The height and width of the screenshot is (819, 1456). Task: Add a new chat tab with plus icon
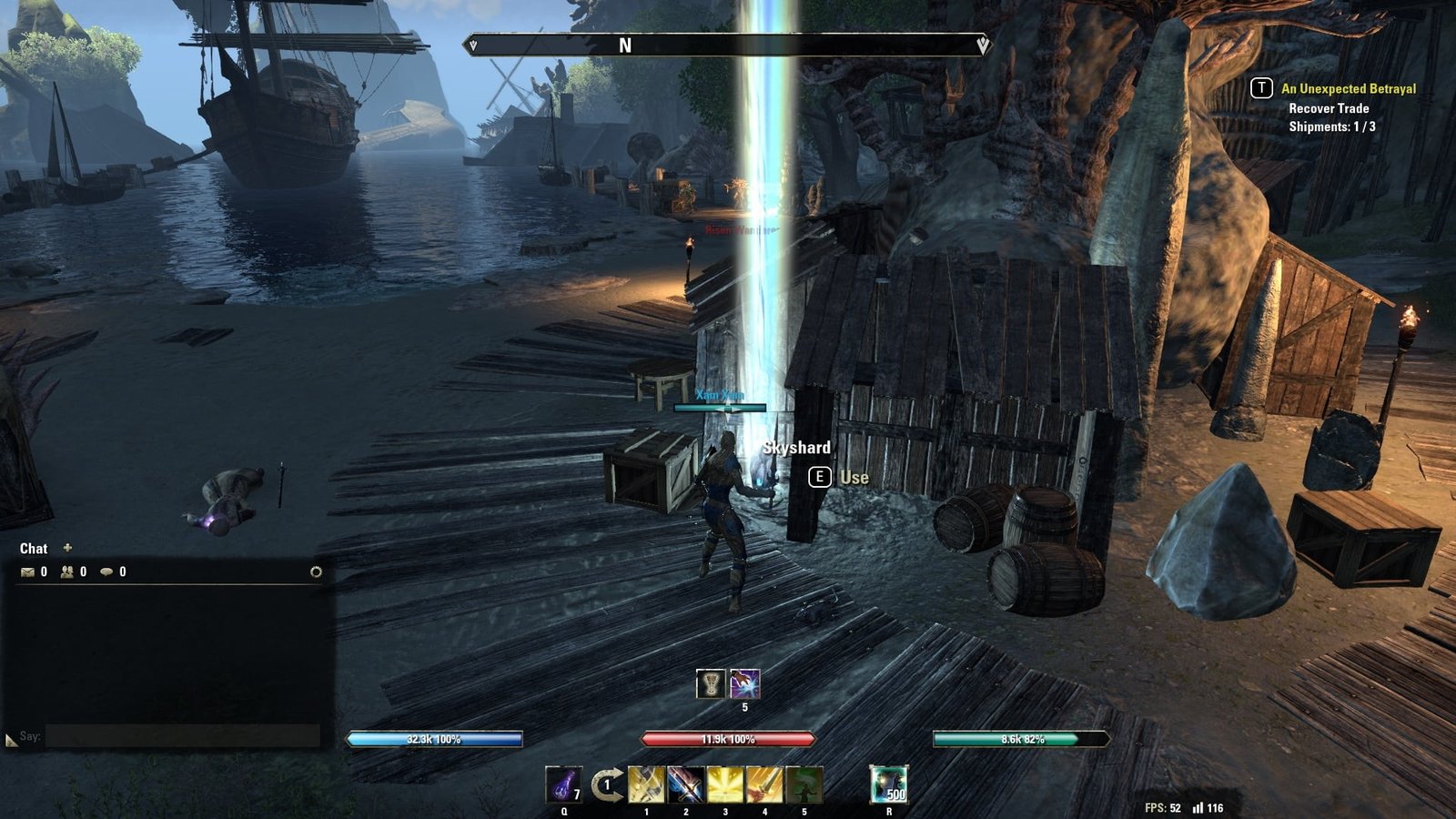point(67,548)
